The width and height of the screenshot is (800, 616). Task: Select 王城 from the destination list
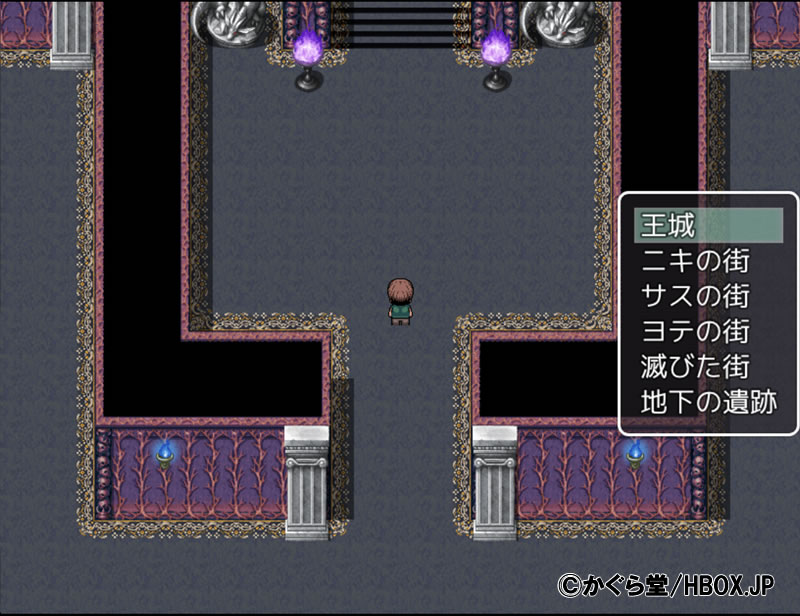(668, 225)
